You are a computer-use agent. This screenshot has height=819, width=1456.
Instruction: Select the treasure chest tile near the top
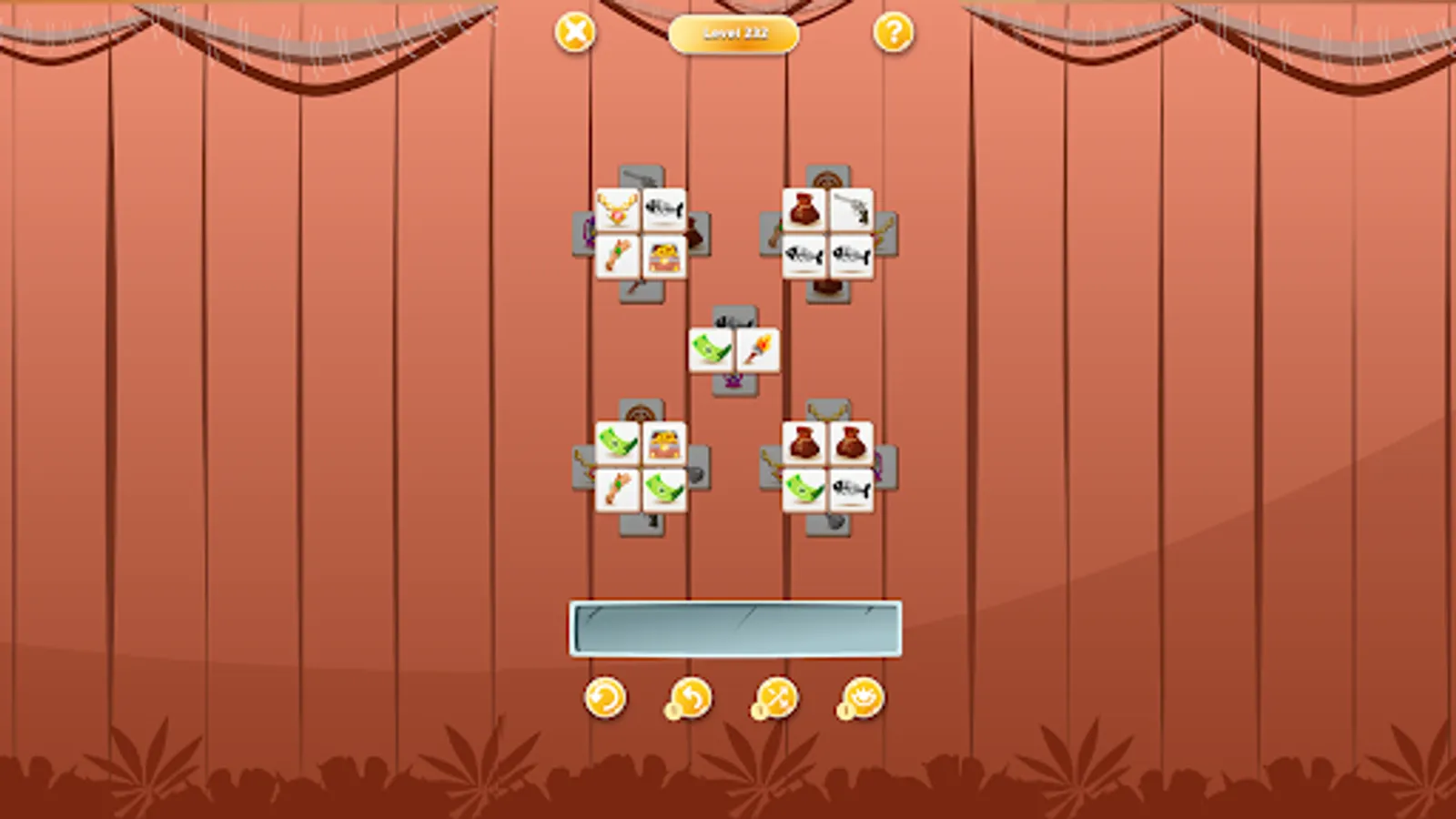tap(663, 256)
